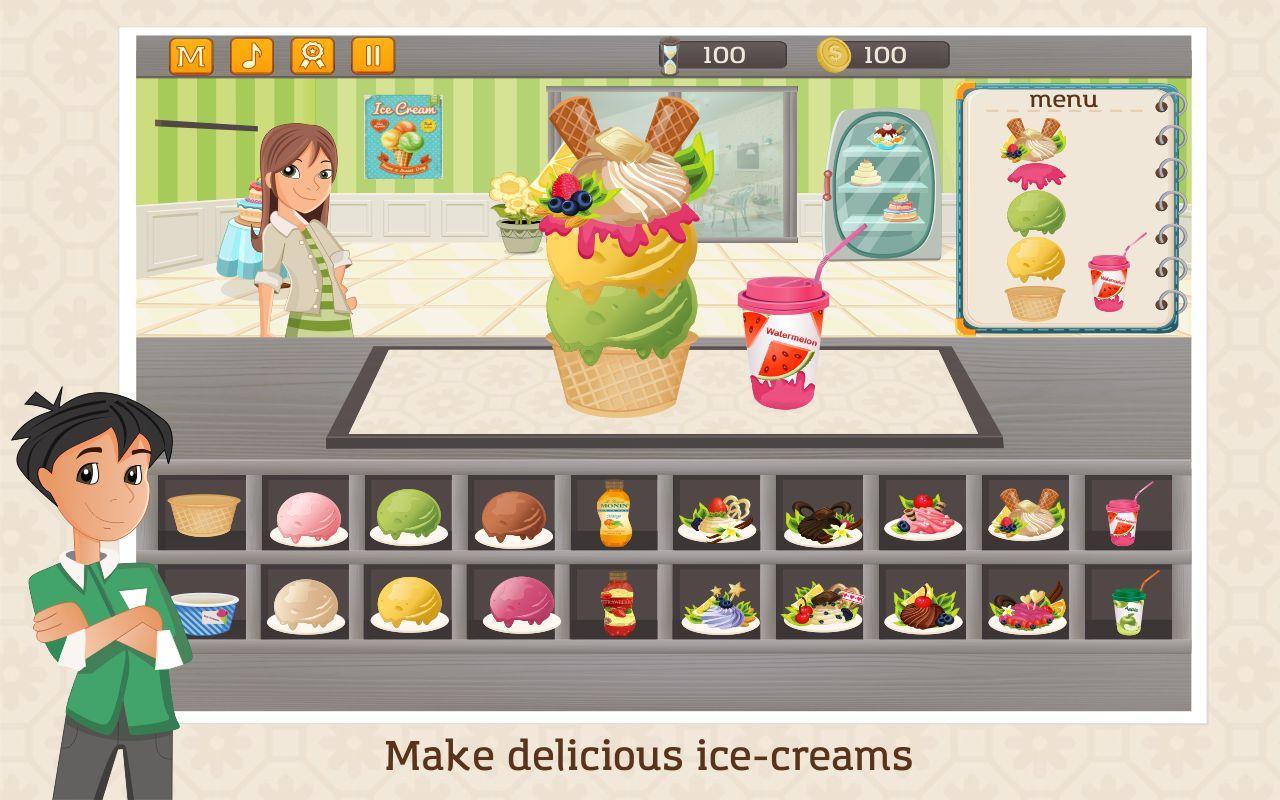Select the waffle cone from the shelf
Viewport: 1280px width, 800px height.
click(x=203, y=515)
